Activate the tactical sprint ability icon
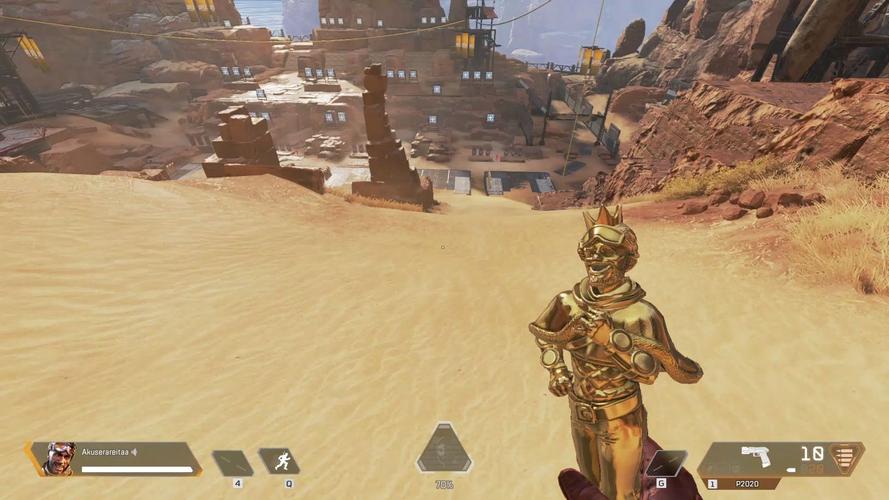This screenshot has height=500, width=889. 280,461
